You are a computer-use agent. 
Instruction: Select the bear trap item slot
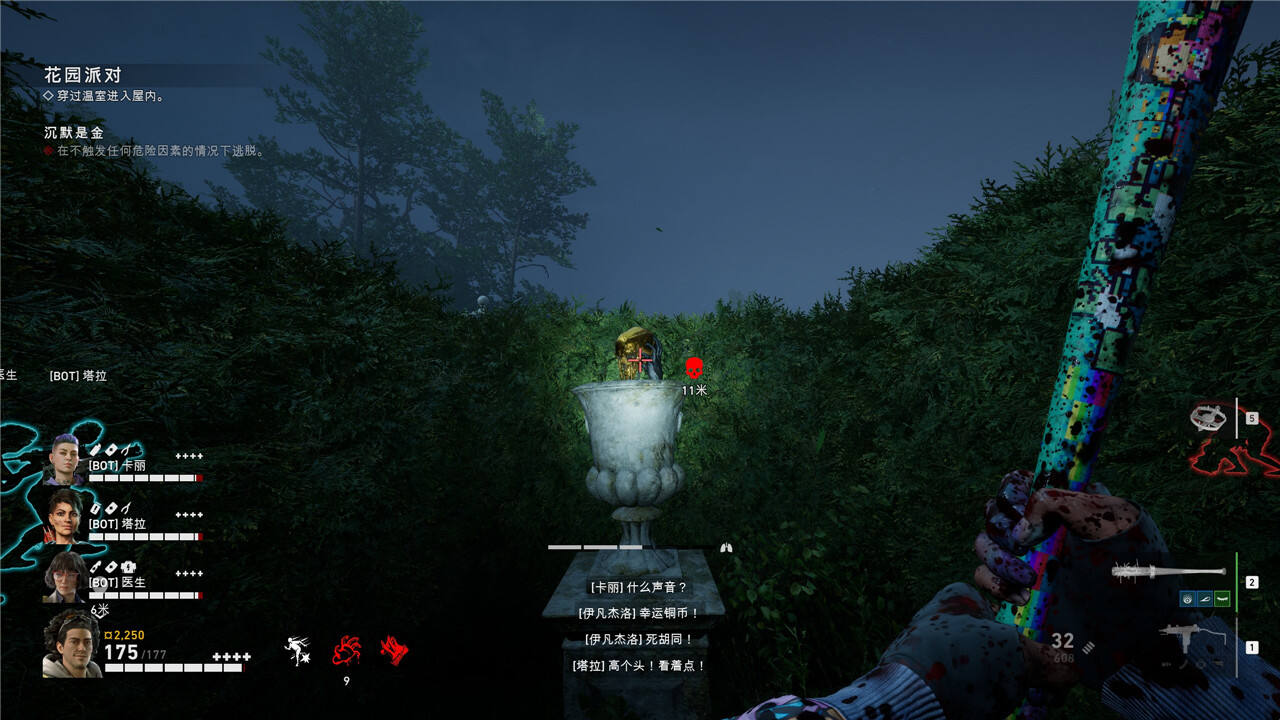point(1209,418)
